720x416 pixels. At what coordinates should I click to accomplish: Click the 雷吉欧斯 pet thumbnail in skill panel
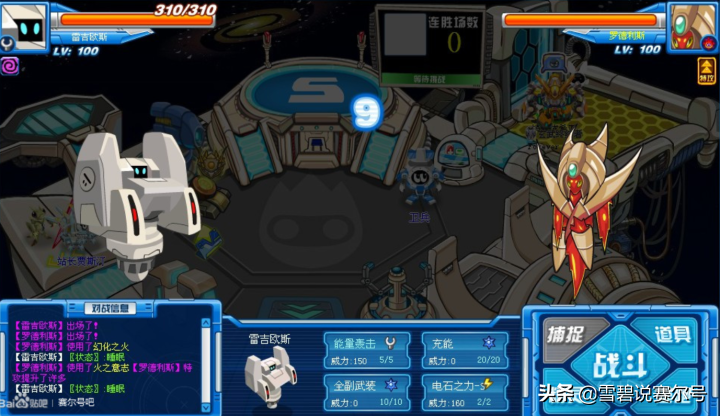tap(268, 374)
